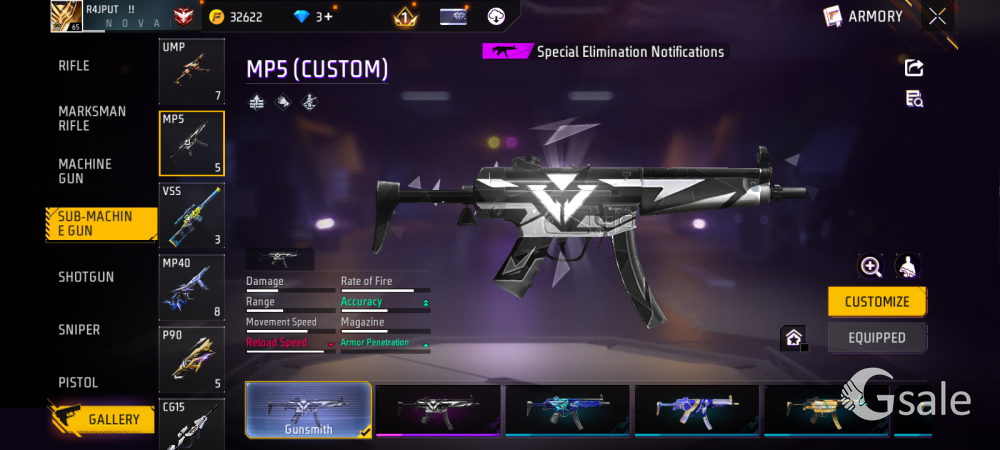
Task: Click the Equipped button
Action: point(877,338)
